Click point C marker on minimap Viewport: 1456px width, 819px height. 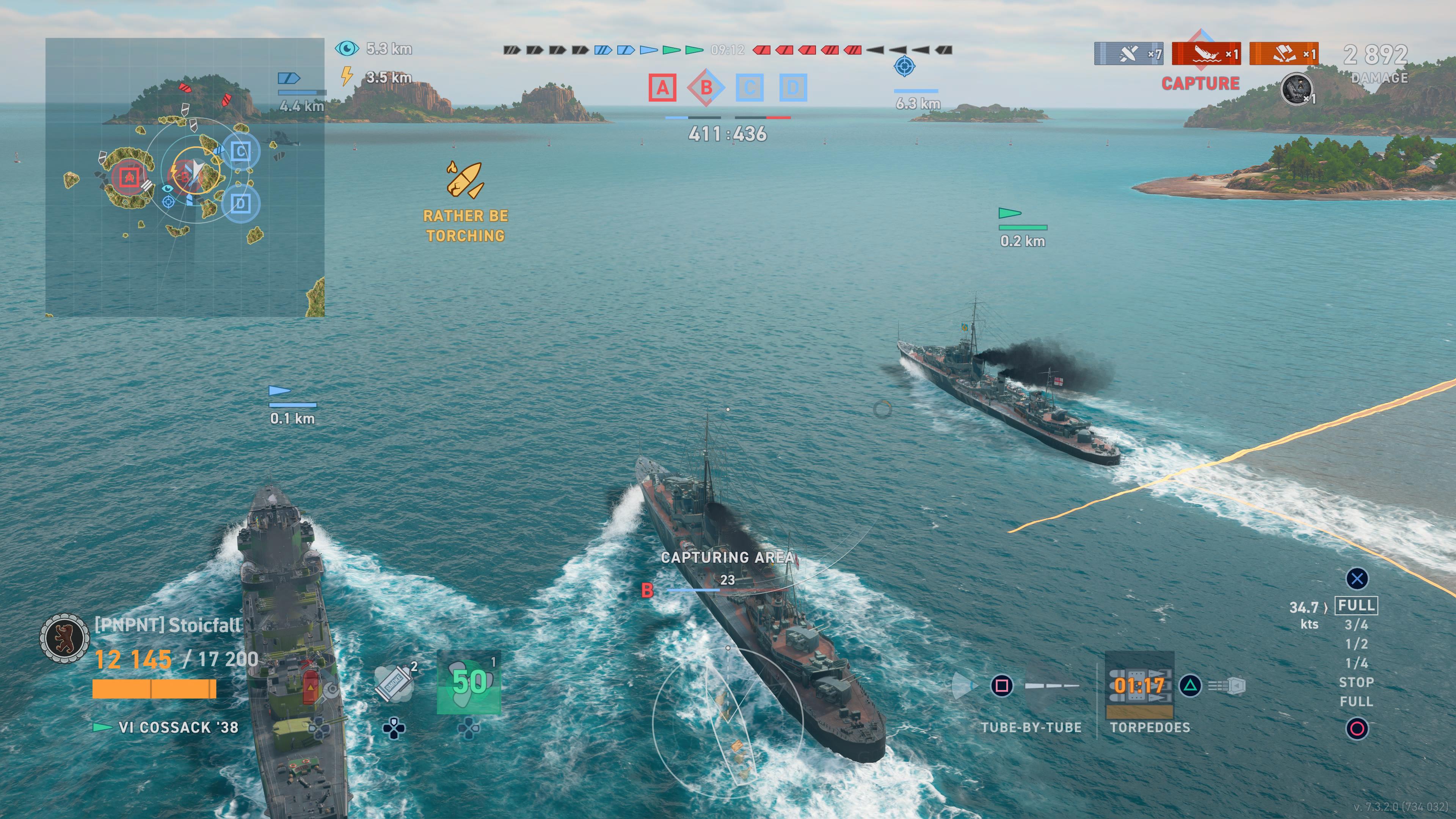click(241, 152)
